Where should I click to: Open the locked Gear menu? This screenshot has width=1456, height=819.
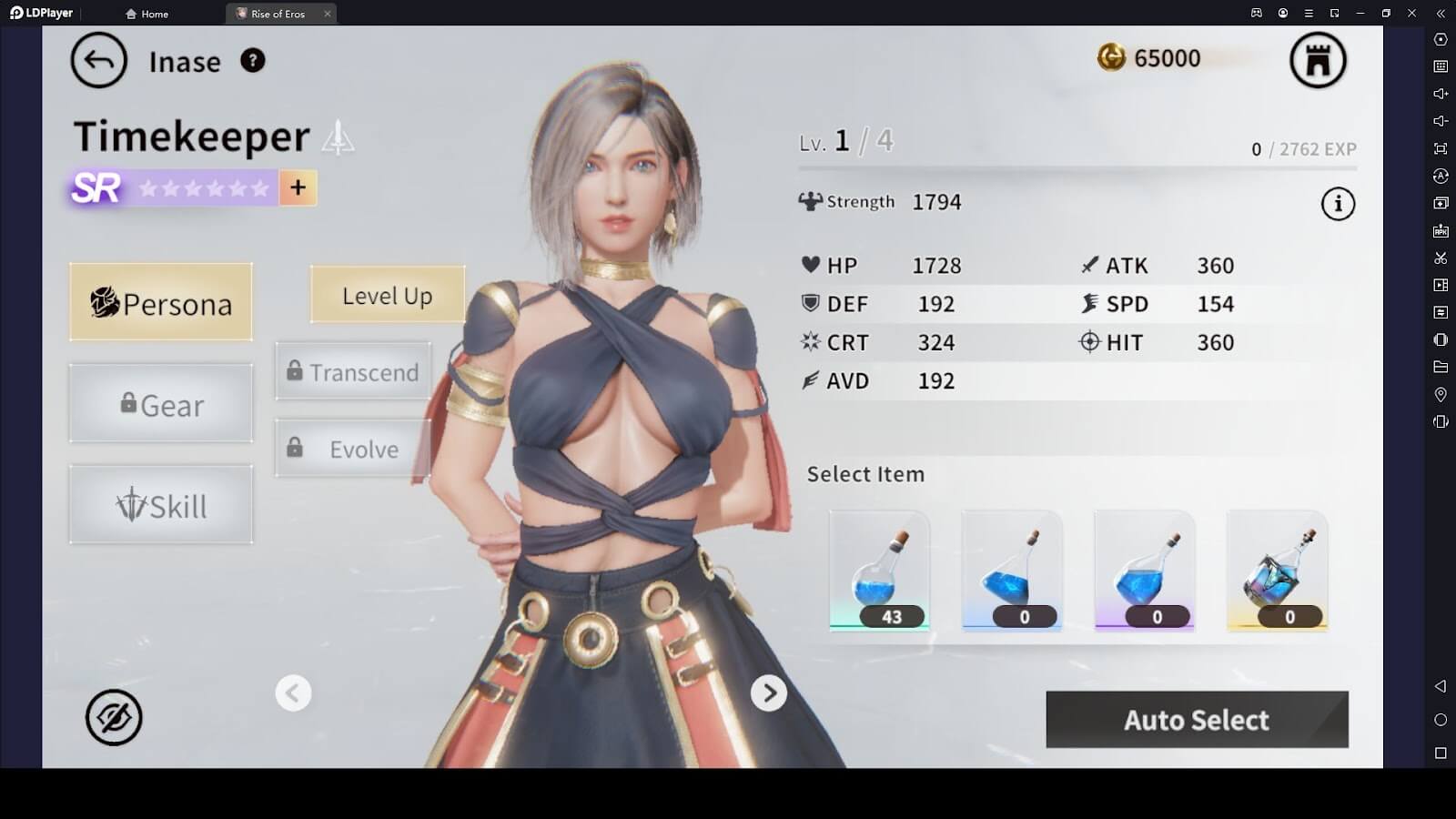pyautogui.click(x=161, y=404)
